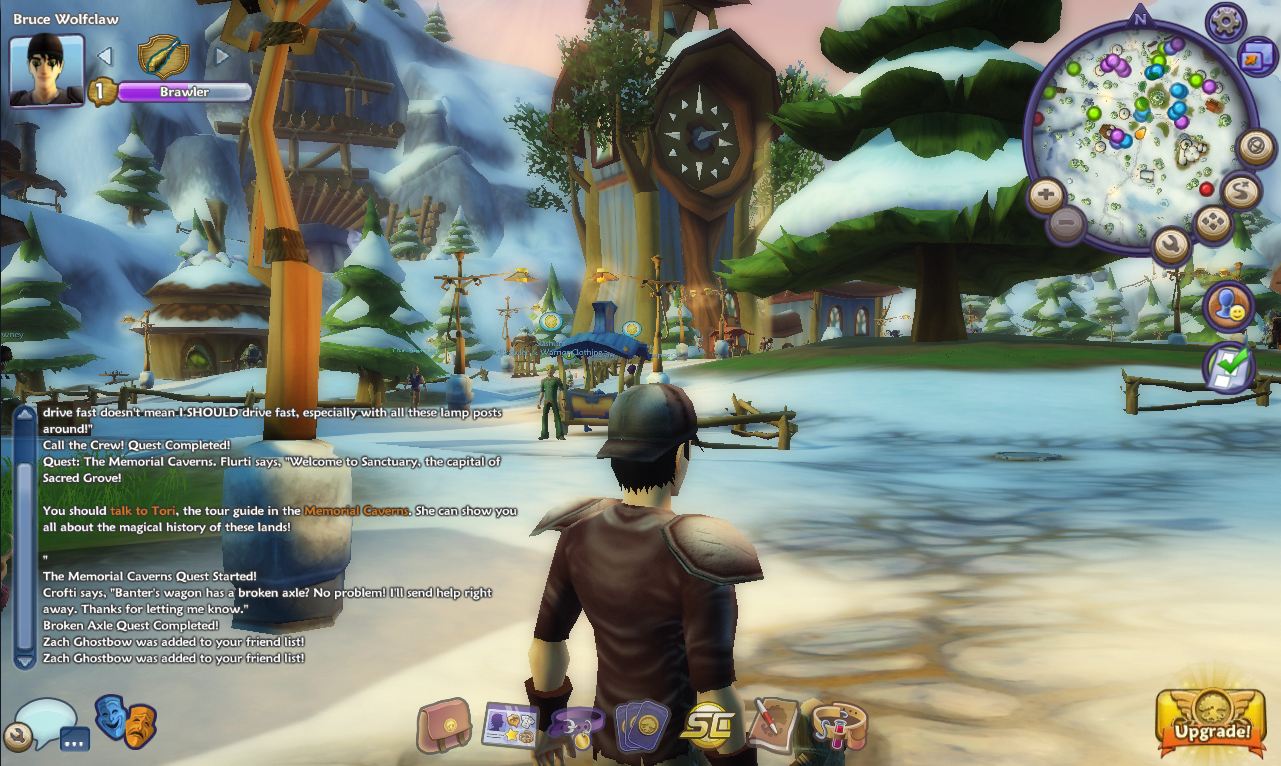Click the gold Upgrade! button
This screenshot has width=1281, height=766.
click(x=1212, y=719)
